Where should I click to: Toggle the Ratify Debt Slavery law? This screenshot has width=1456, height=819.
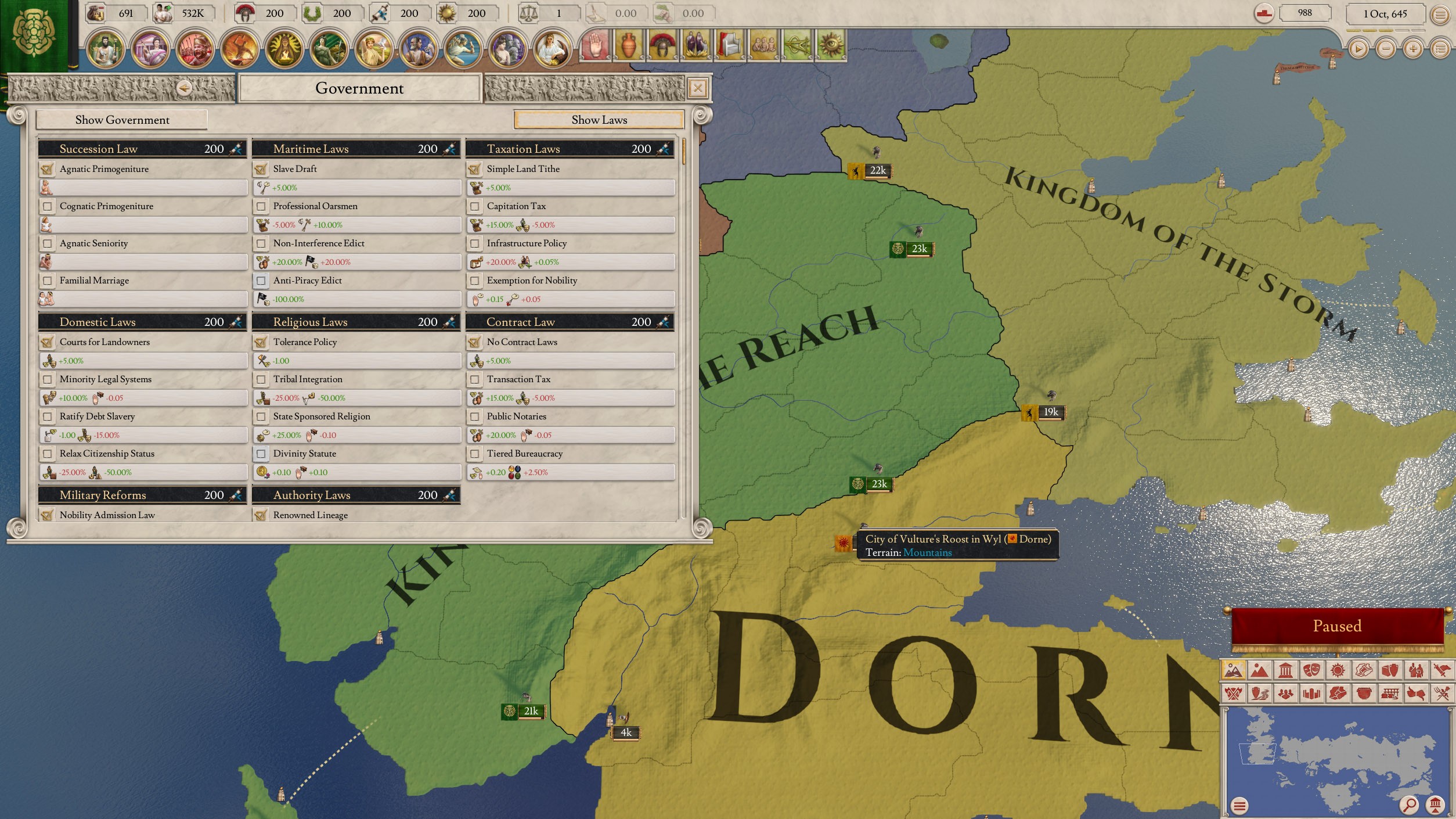(48, 416)
